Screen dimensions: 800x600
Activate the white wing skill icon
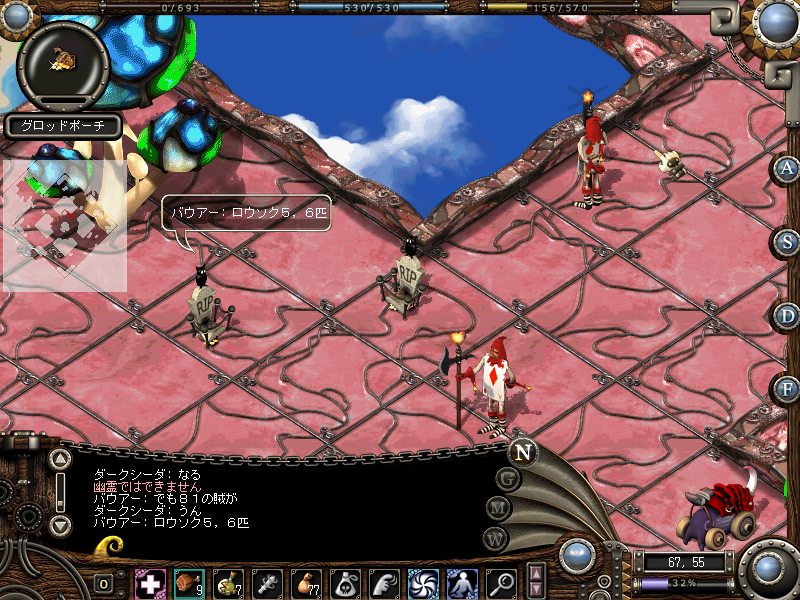[384, 583]
